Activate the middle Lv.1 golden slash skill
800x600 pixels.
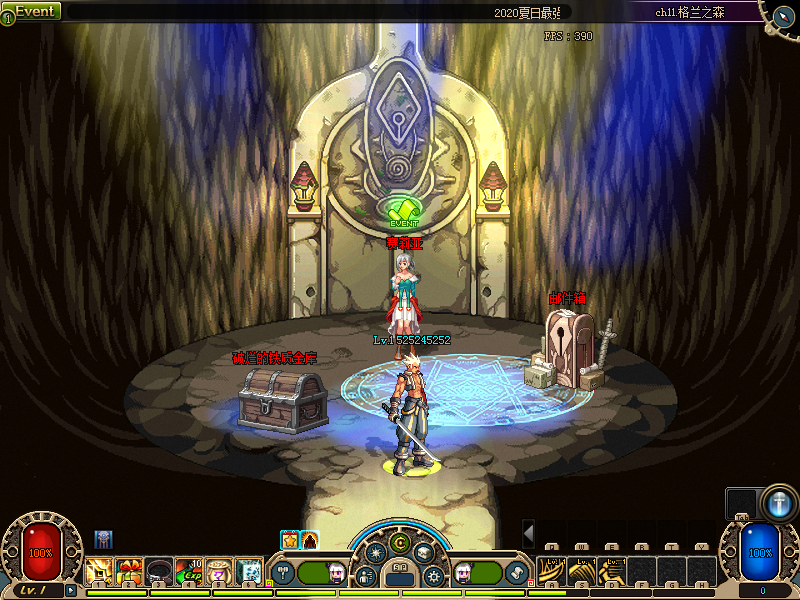[582, 571]
